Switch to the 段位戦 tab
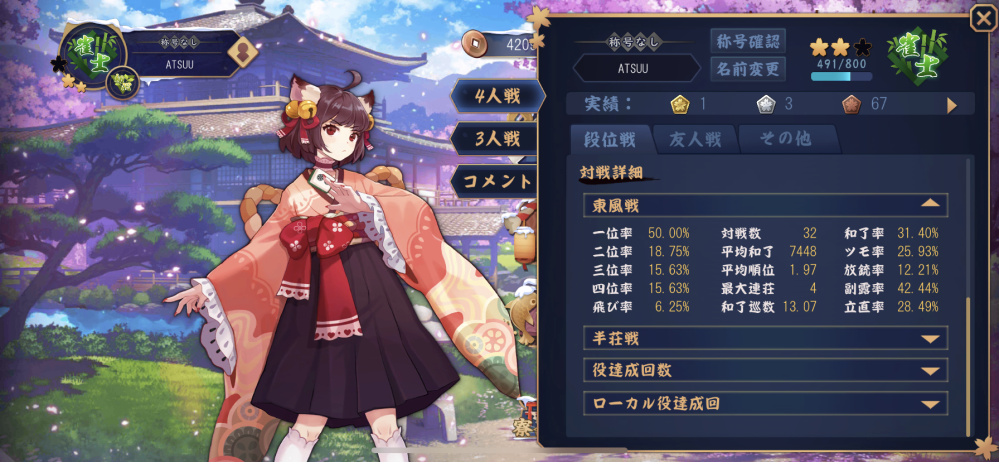This screenshot has width=999, height=462. coord(610,139)
